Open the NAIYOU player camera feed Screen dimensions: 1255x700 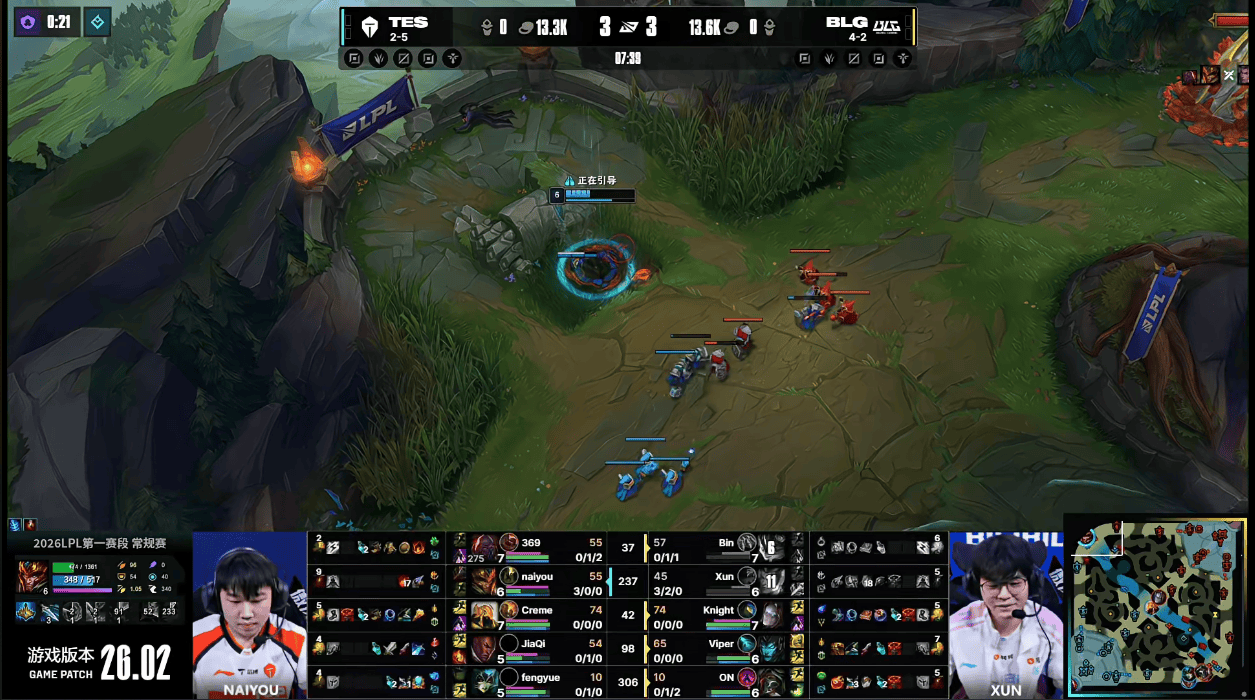point(249,610)
